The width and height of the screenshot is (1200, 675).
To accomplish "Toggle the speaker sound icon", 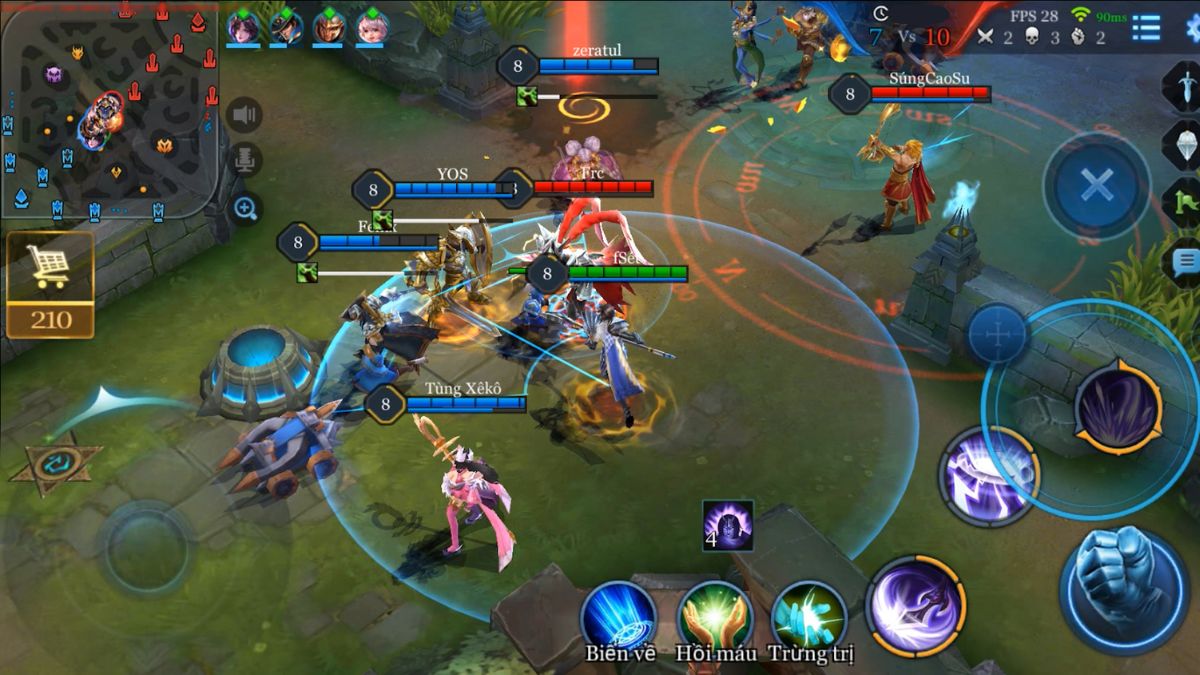I will coord(245,115).
